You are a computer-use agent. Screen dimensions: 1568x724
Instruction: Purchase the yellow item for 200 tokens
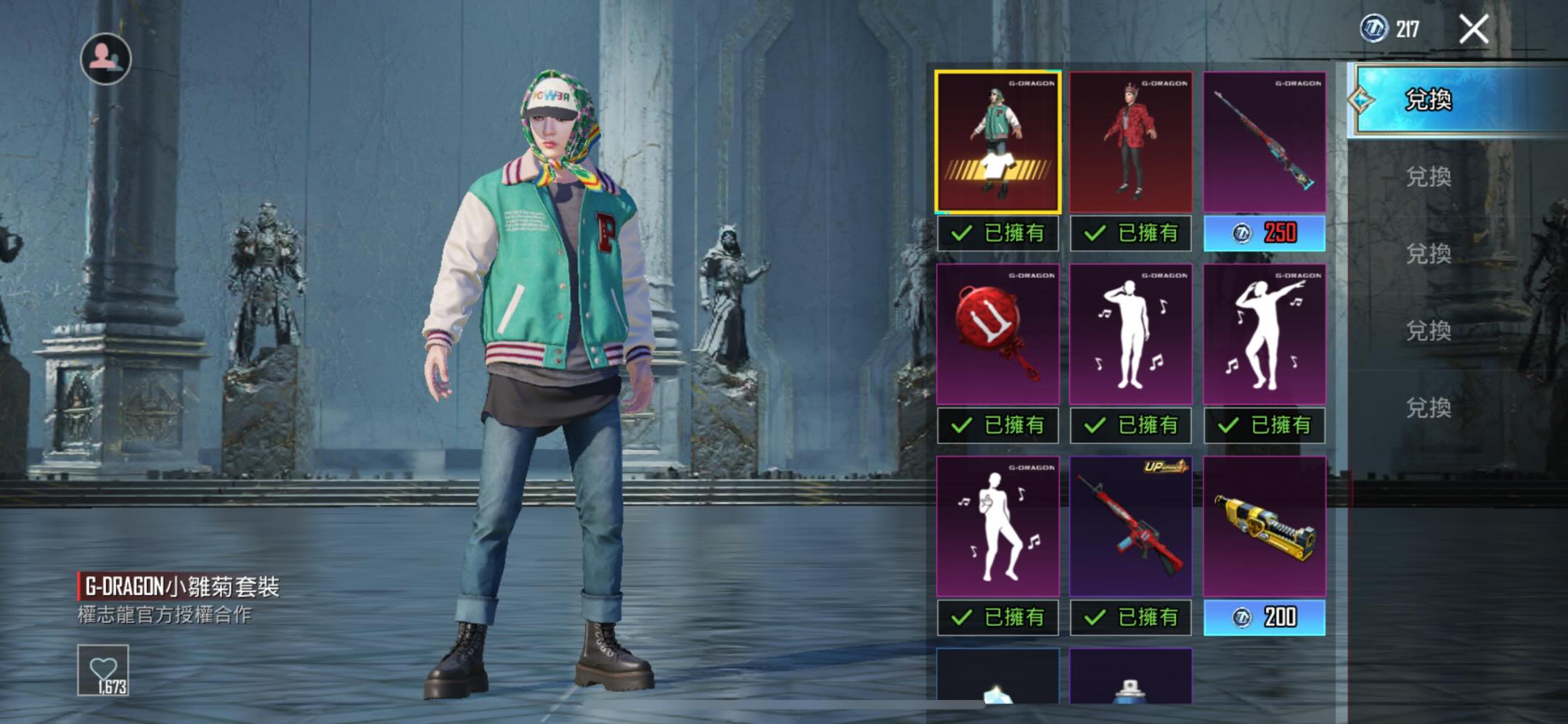pos(1265,617)
